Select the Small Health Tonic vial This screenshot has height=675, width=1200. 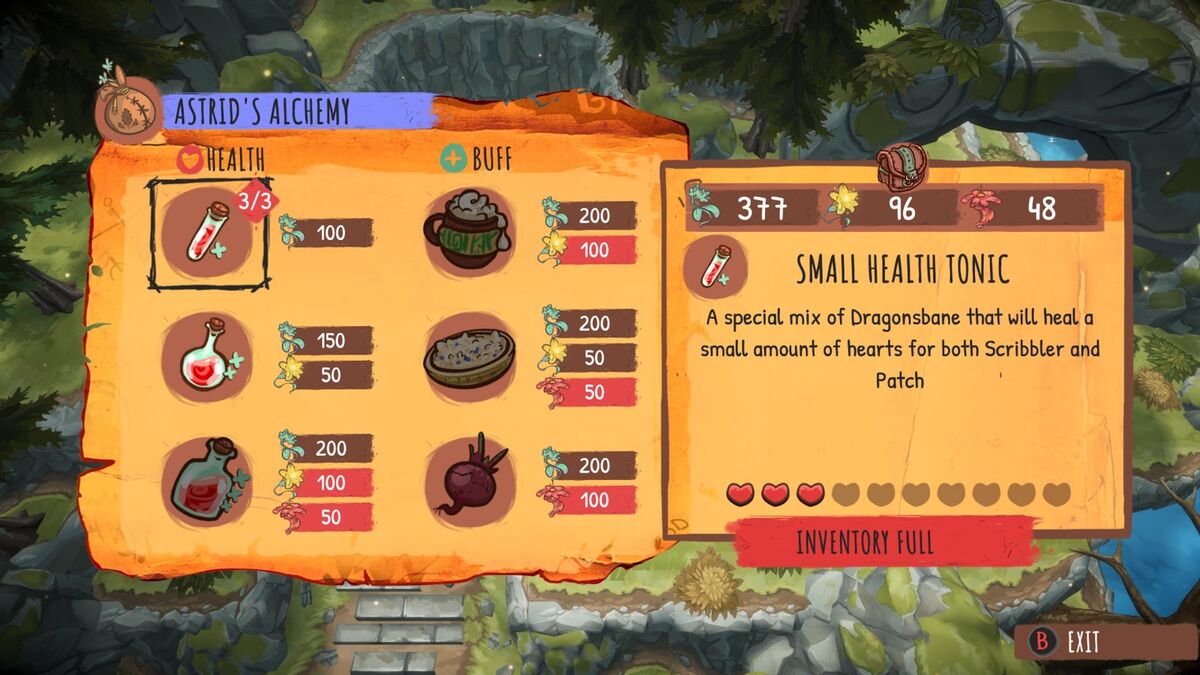click(x=208, y=234)
